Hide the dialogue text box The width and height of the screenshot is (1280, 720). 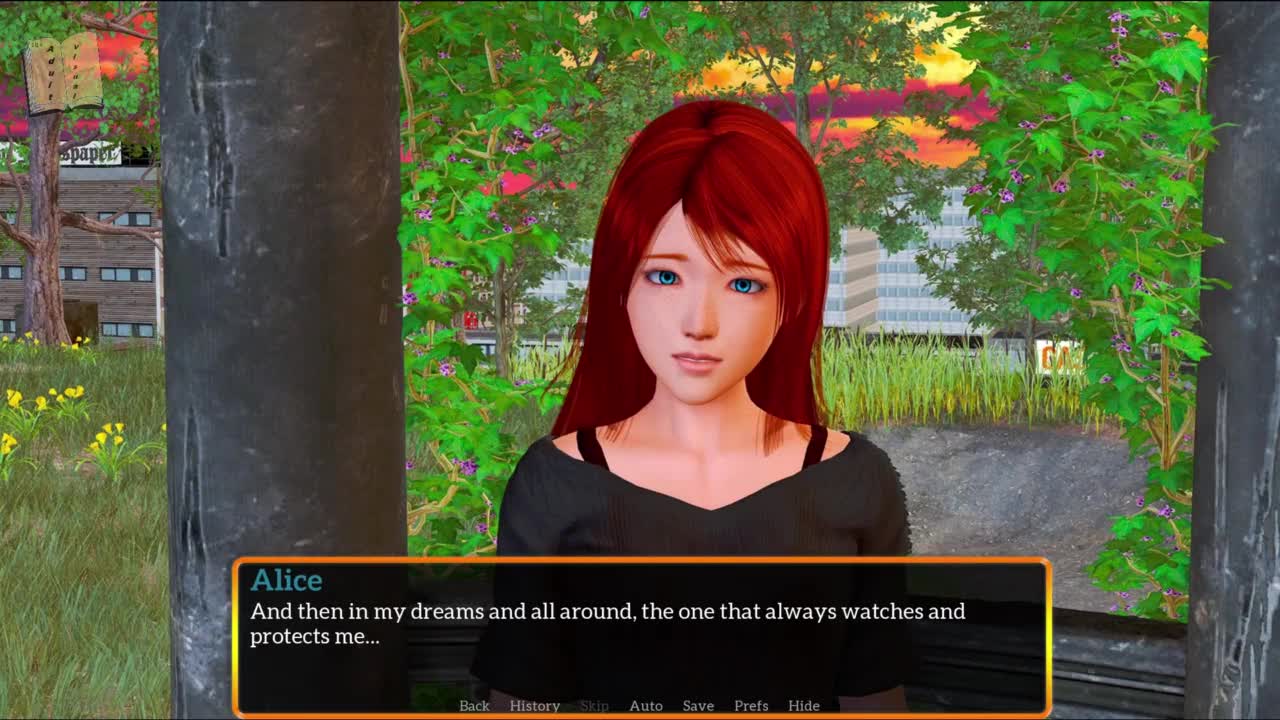point(804,705)
